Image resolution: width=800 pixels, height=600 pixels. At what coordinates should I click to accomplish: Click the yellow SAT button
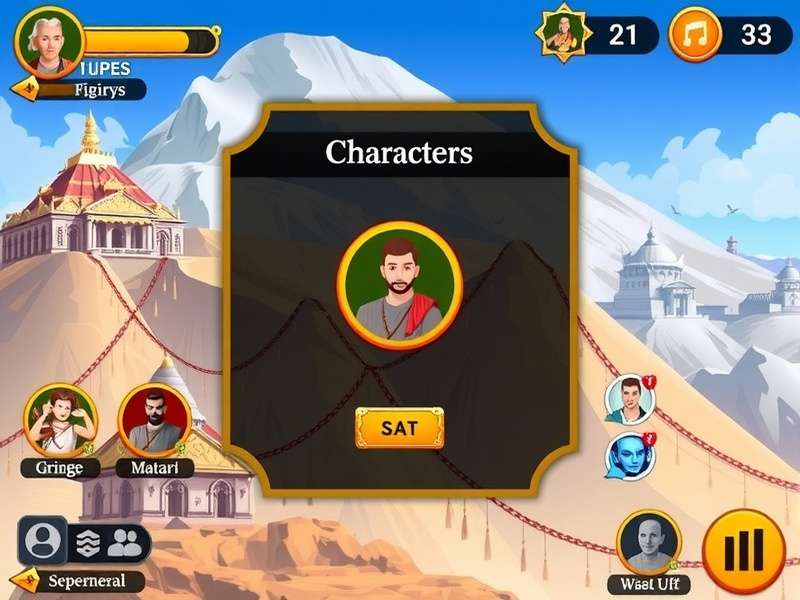[399, 428]
